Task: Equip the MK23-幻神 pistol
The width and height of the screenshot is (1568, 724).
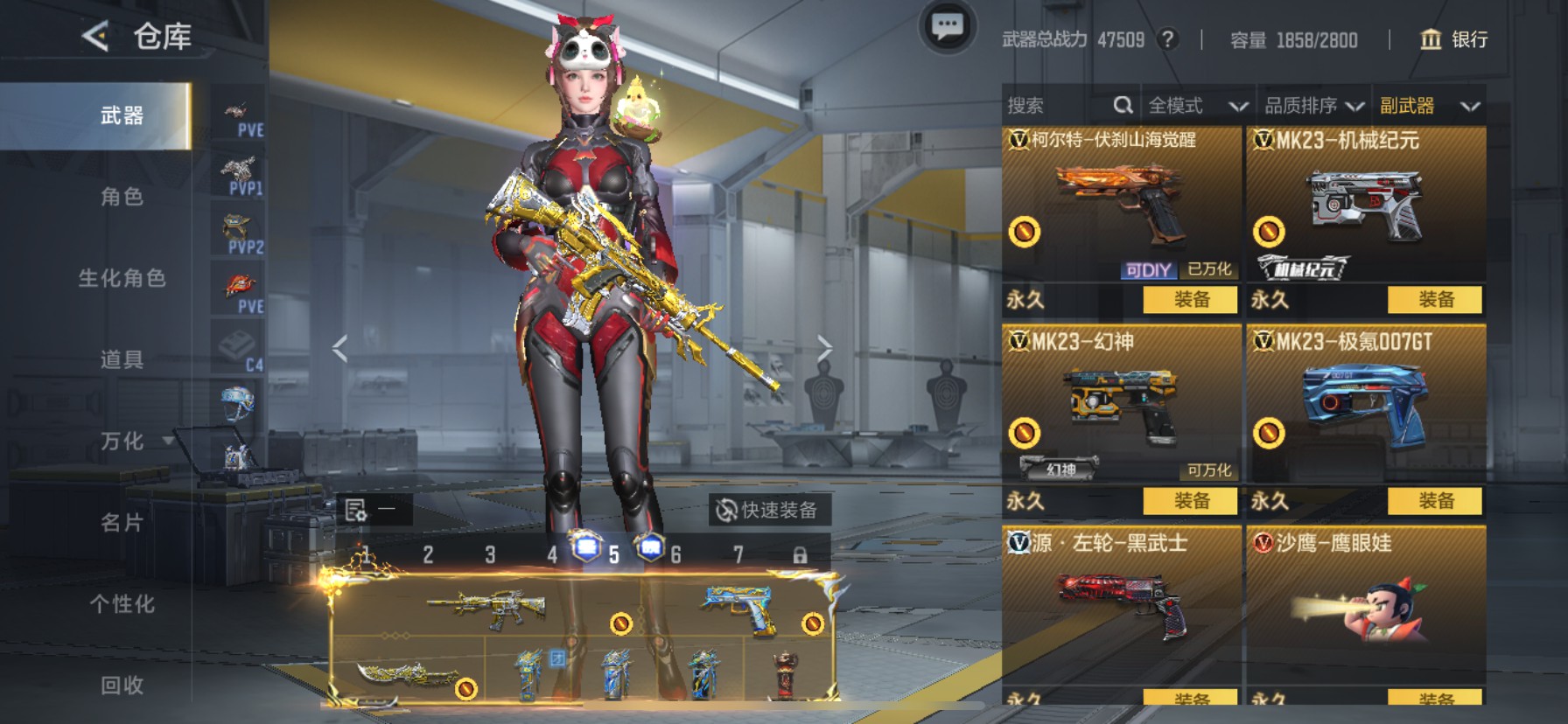Action: pyautogui.click(x=1190, y=501)
